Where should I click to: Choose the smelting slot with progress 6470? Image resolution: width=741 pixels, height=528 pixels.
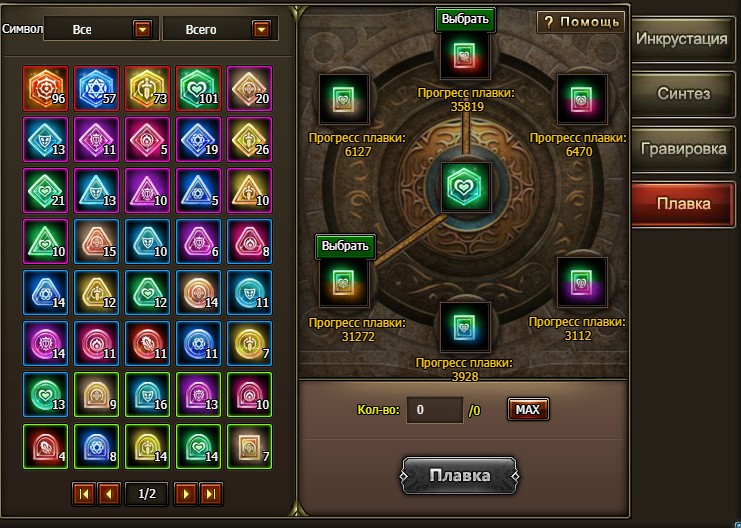pos(577,99)
